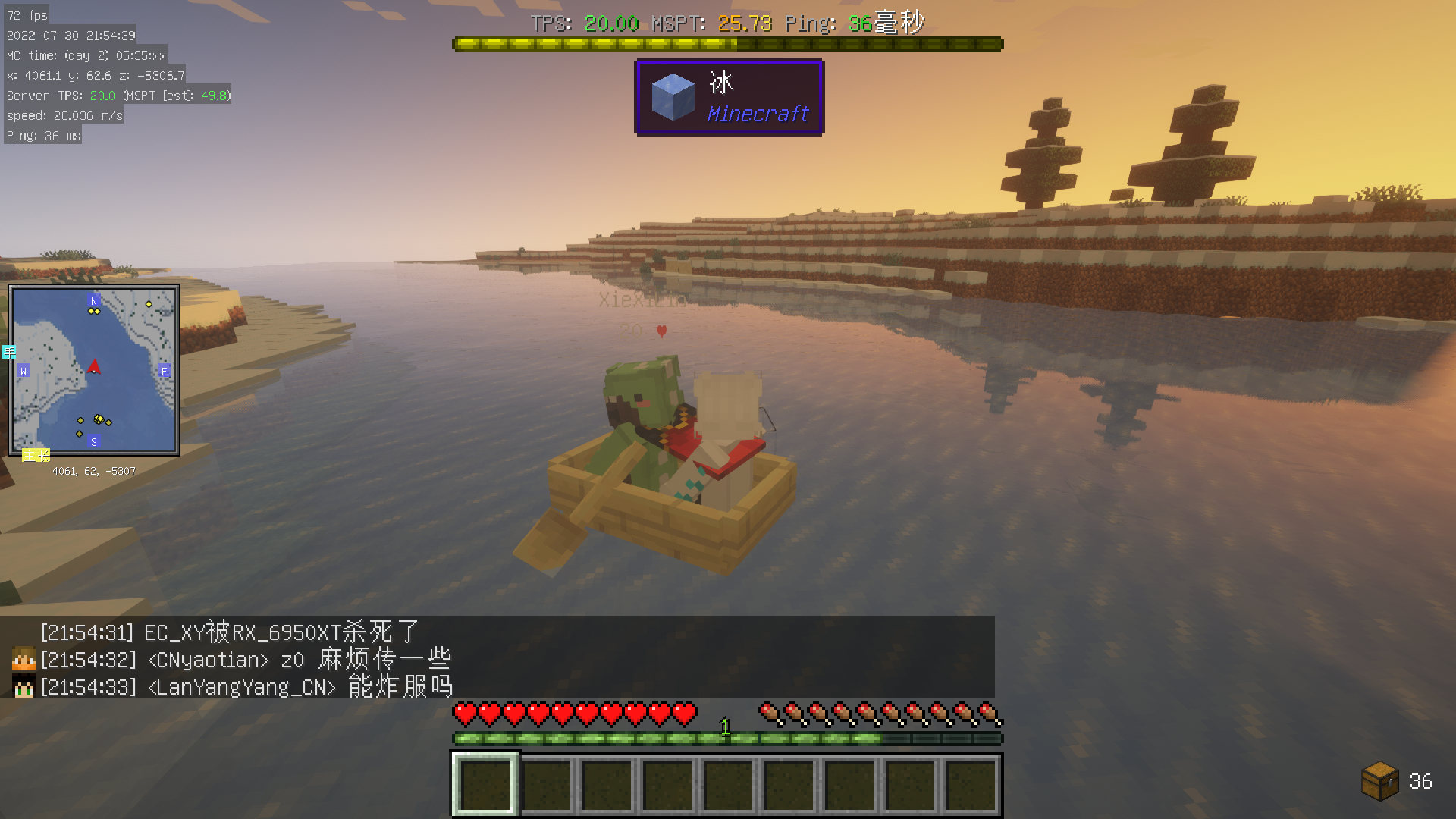Select the highlighted first hotbar slot

(485, 784)
